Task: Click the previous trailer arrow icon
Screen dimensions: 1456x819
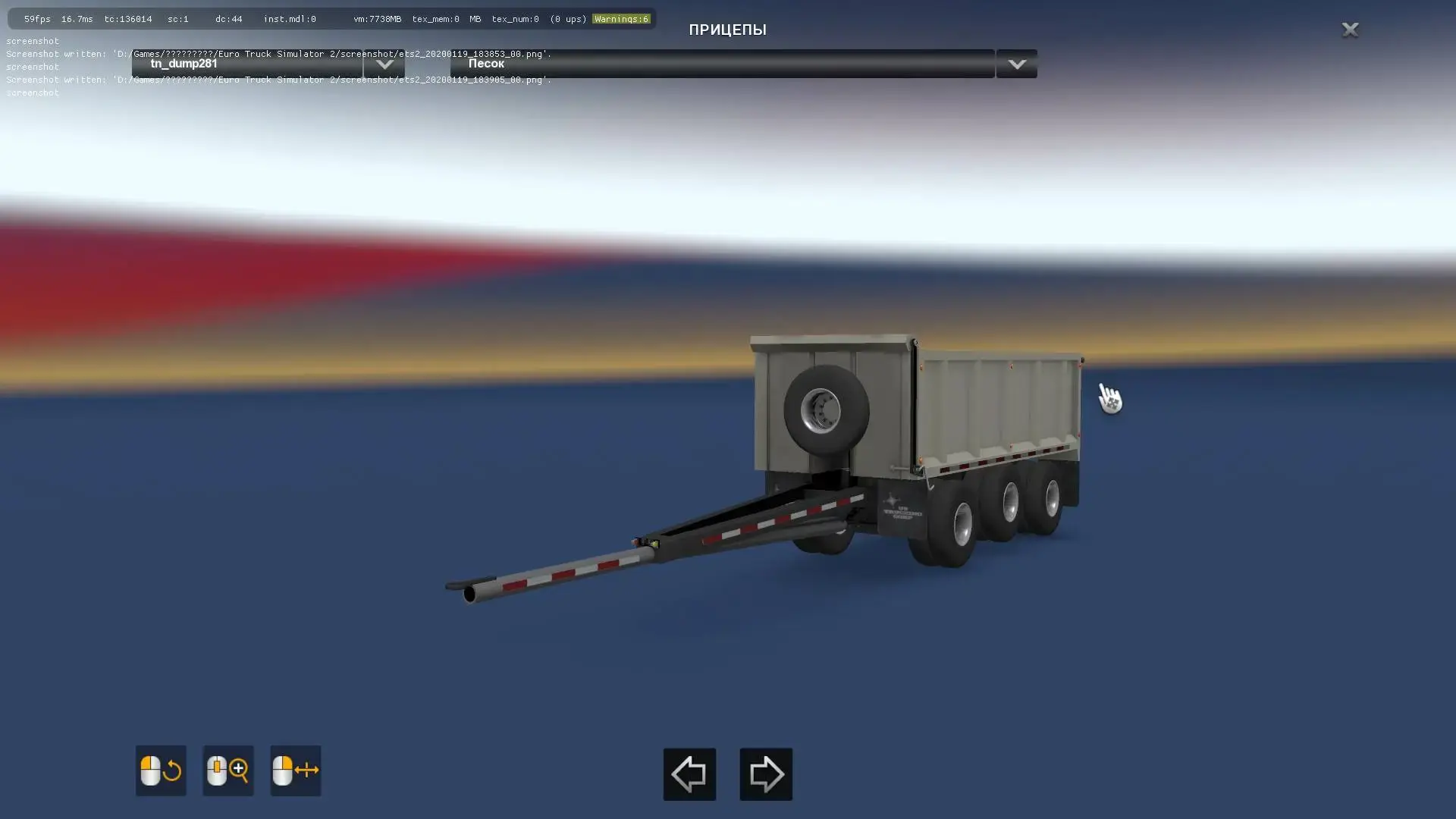Action: pyautogui.click(x=689, y=773)
